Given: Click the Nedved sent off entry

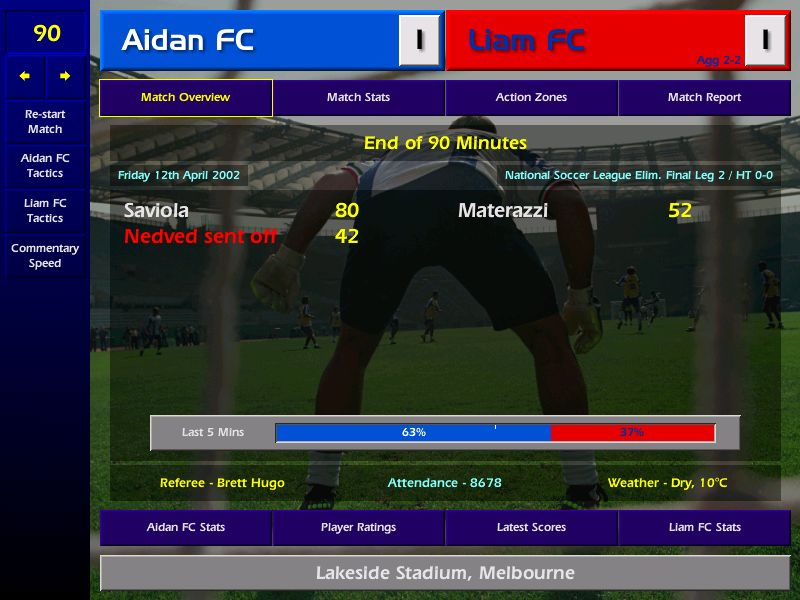Looking at the screenshot, I should [200, 237].
